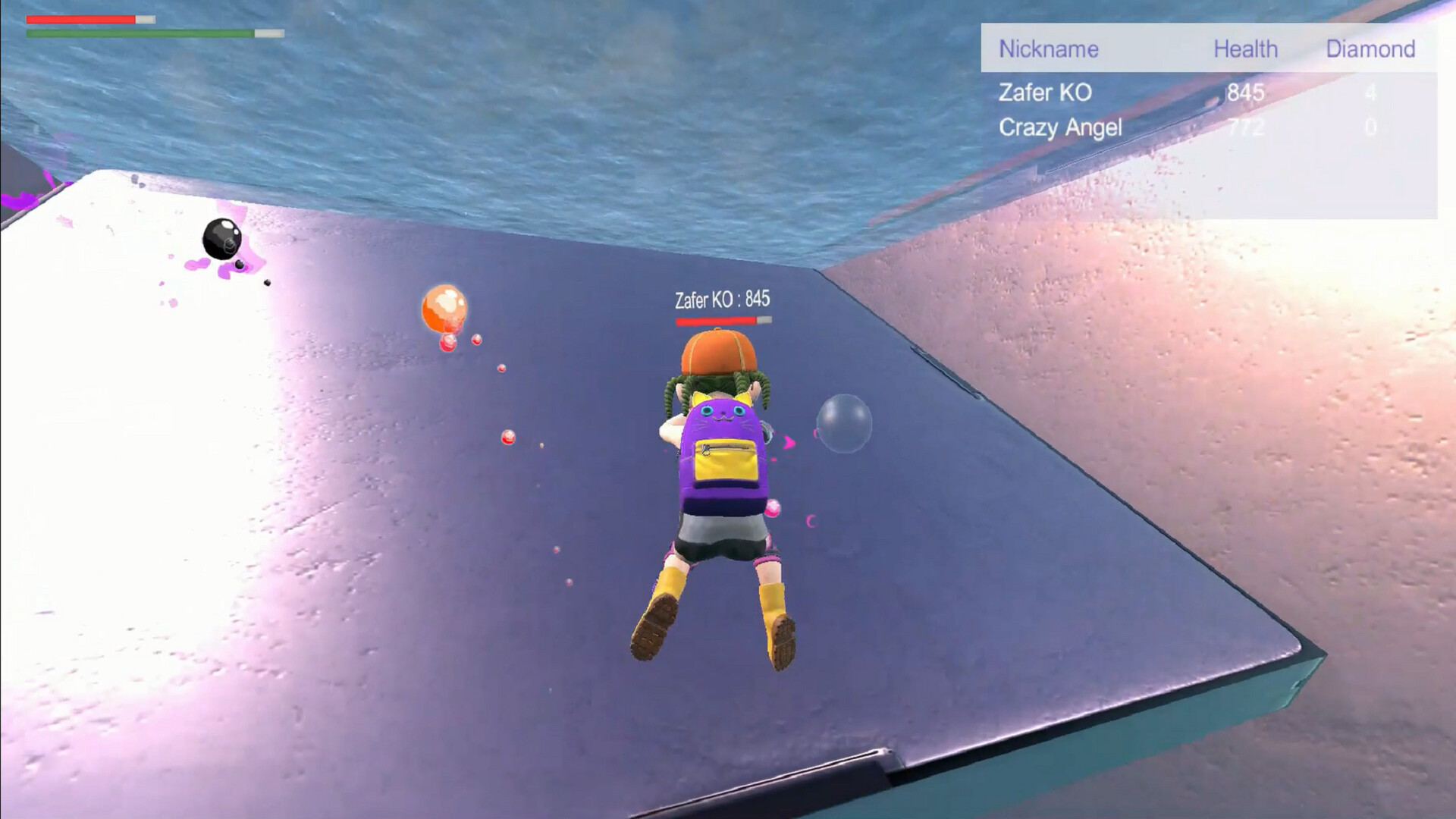Image resolution: width=1456 pixels, height=819 pixels.
Task: Click Crazy Angel's health value 772
Action: point(1244,127)
